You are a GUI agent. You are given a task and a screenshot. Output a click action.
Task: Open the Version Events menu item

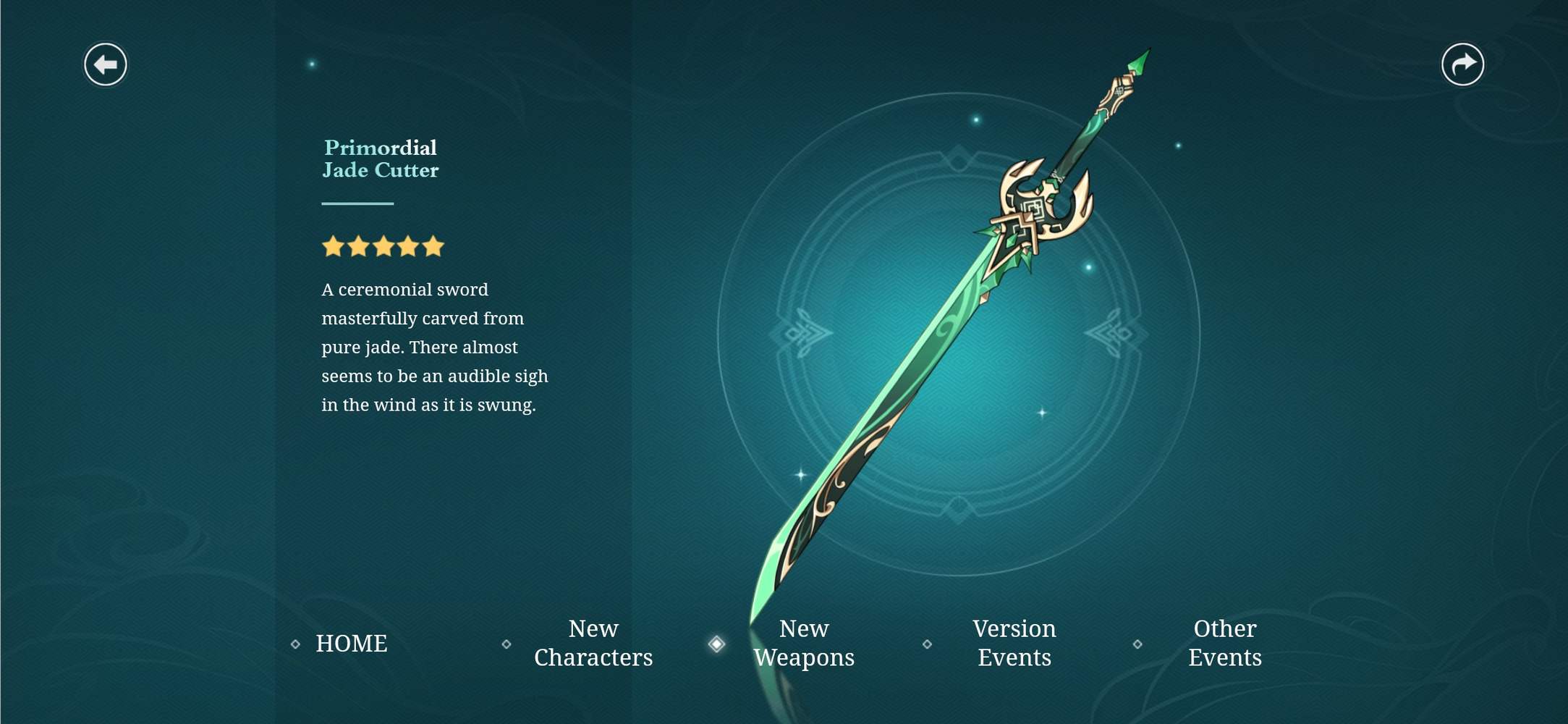click(1015, 643)
